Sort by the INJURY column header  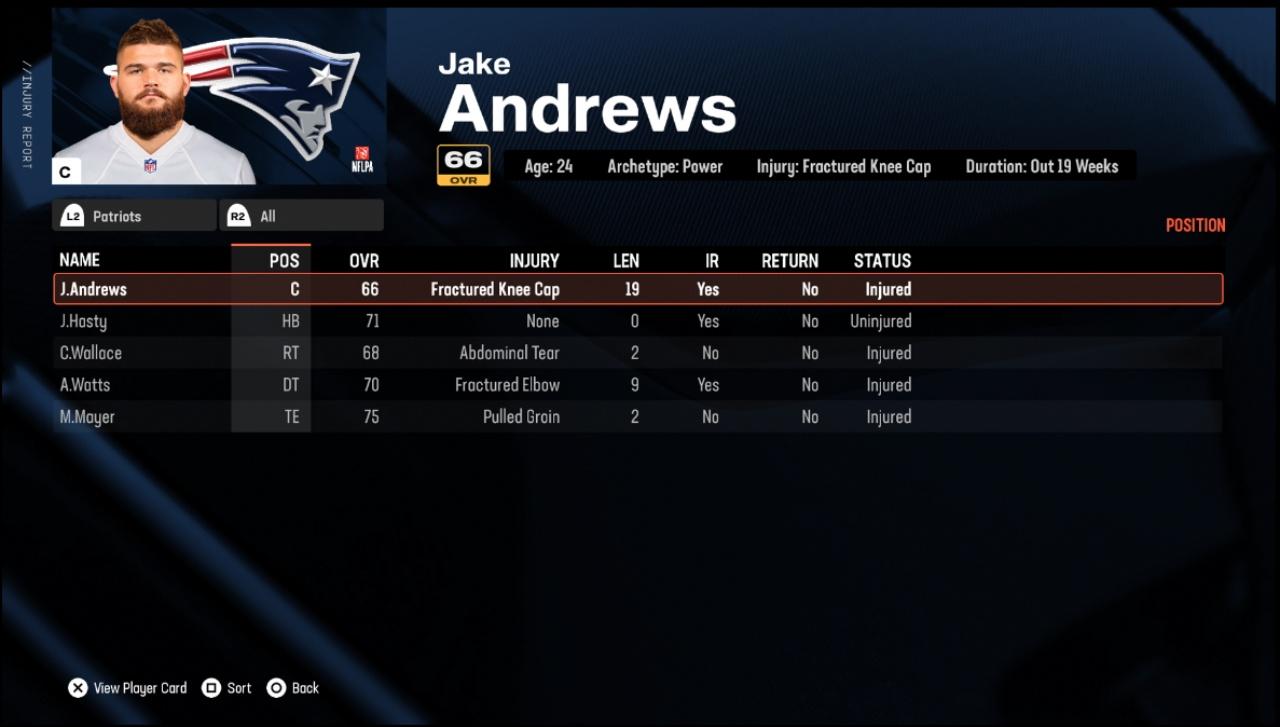coord(534,261)
